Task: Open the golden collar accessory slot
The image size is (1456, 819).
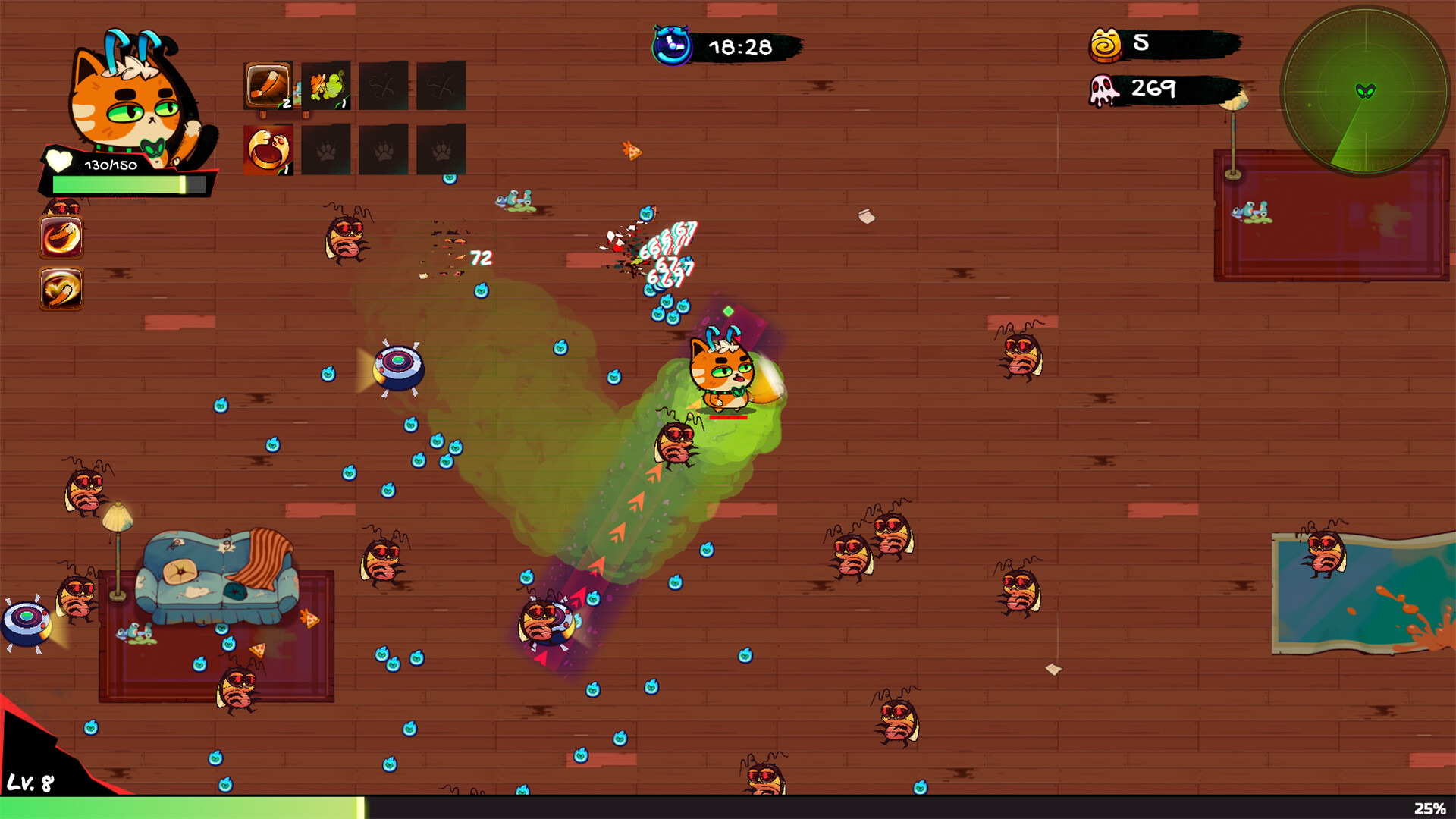Action: tap(267, 150)
